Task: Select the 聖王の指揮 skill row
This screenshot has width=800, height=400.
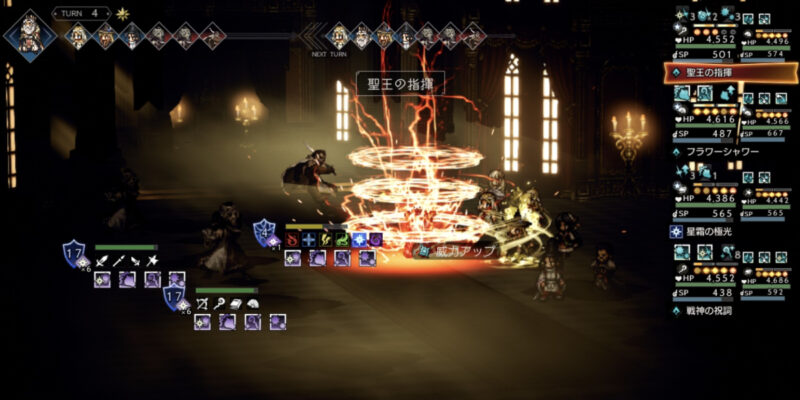Action: (x=730, y=73)
